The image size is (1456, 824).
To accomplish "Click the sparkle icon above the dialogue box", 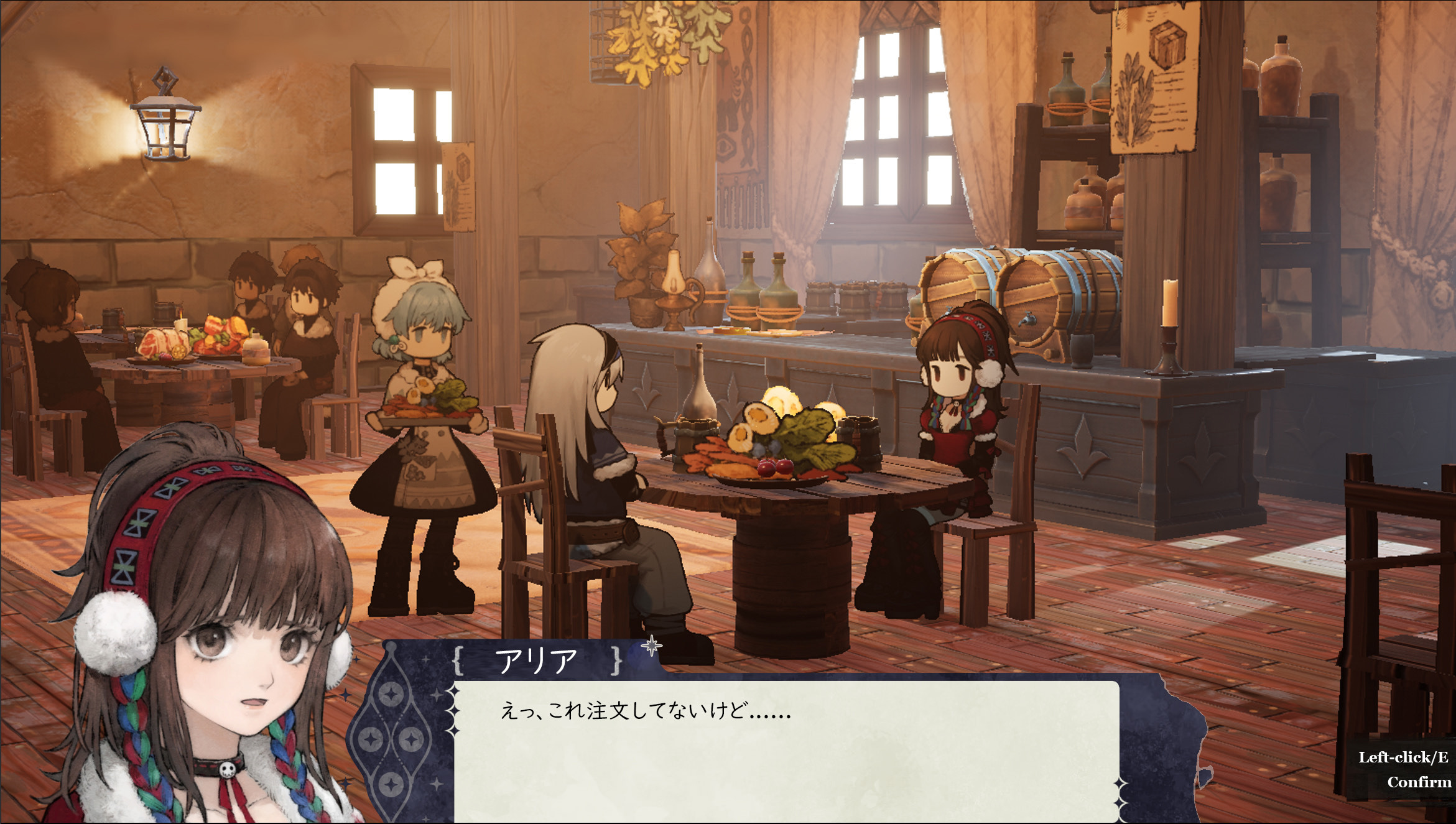I will click(x=652, y=647).
